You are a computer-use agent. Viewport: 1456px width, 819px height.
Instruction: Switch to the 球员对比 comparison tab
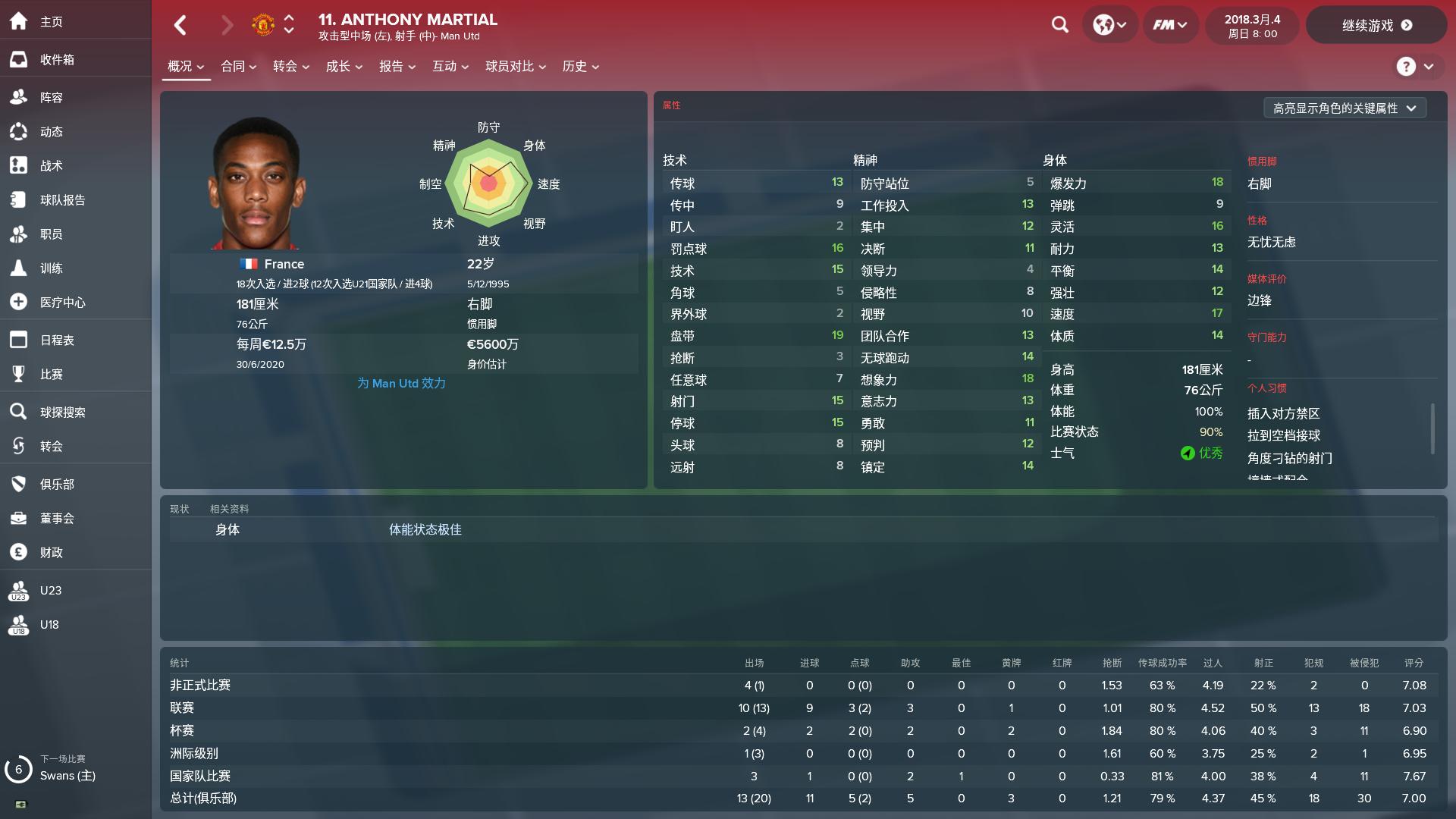point(510,67)
